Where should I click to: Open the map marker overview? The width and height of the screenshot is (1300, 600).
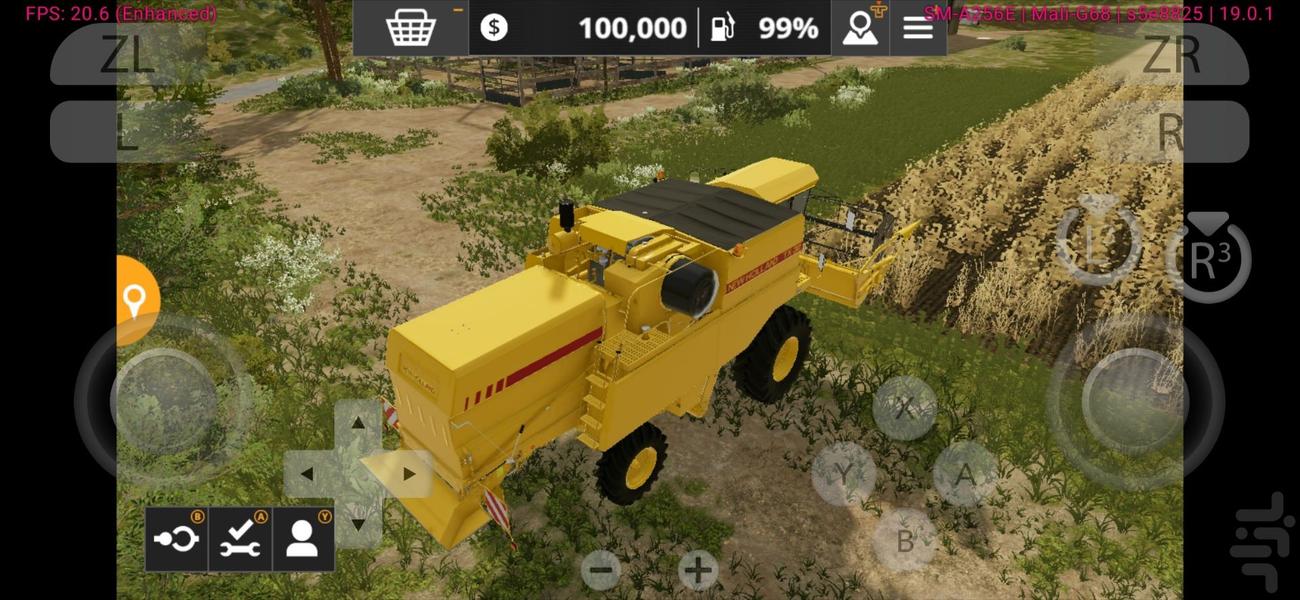click(x=860, y=28)
